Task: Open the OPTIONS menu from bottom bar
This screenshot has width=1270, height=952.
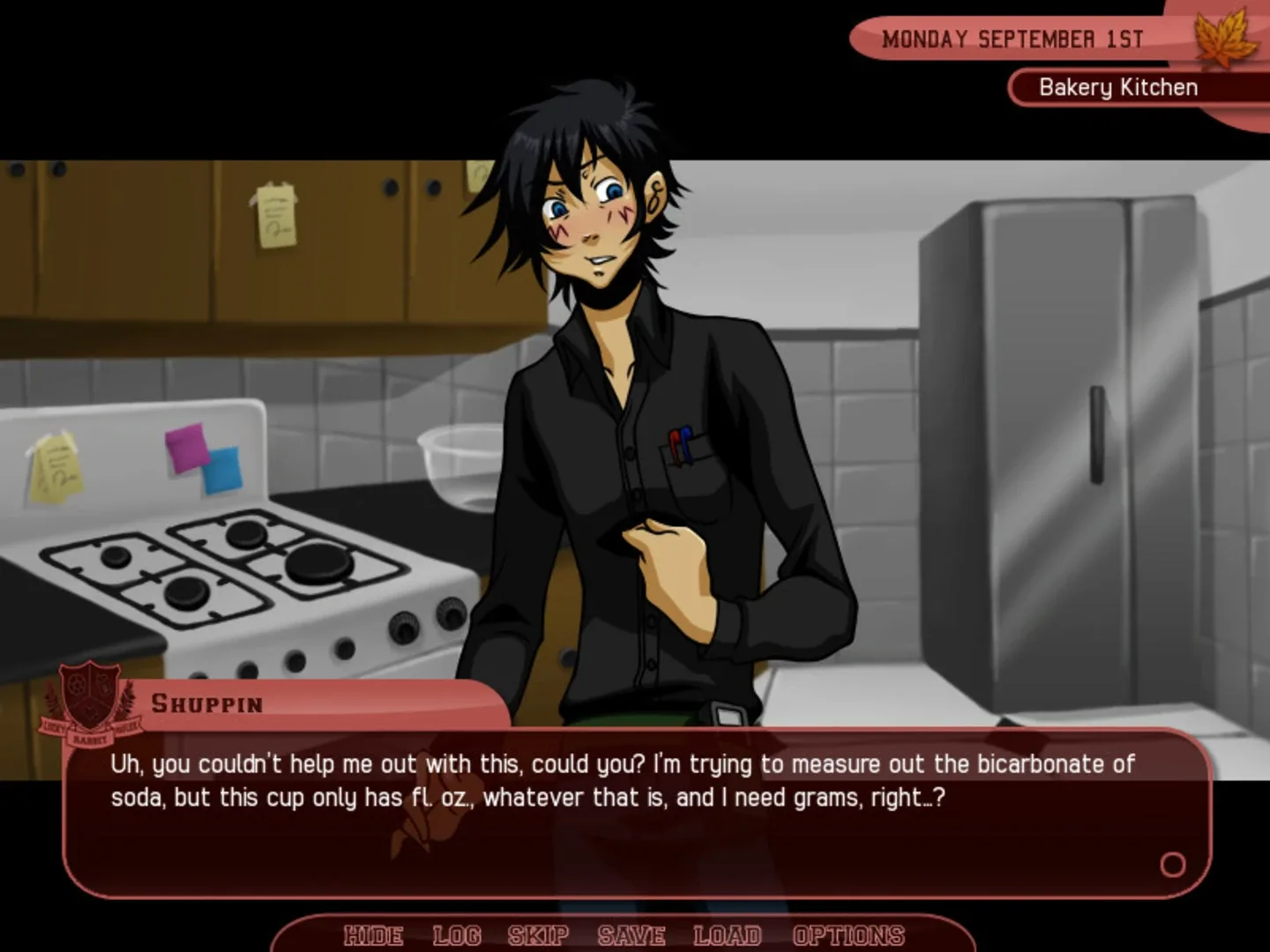Action: coord(848,935)
